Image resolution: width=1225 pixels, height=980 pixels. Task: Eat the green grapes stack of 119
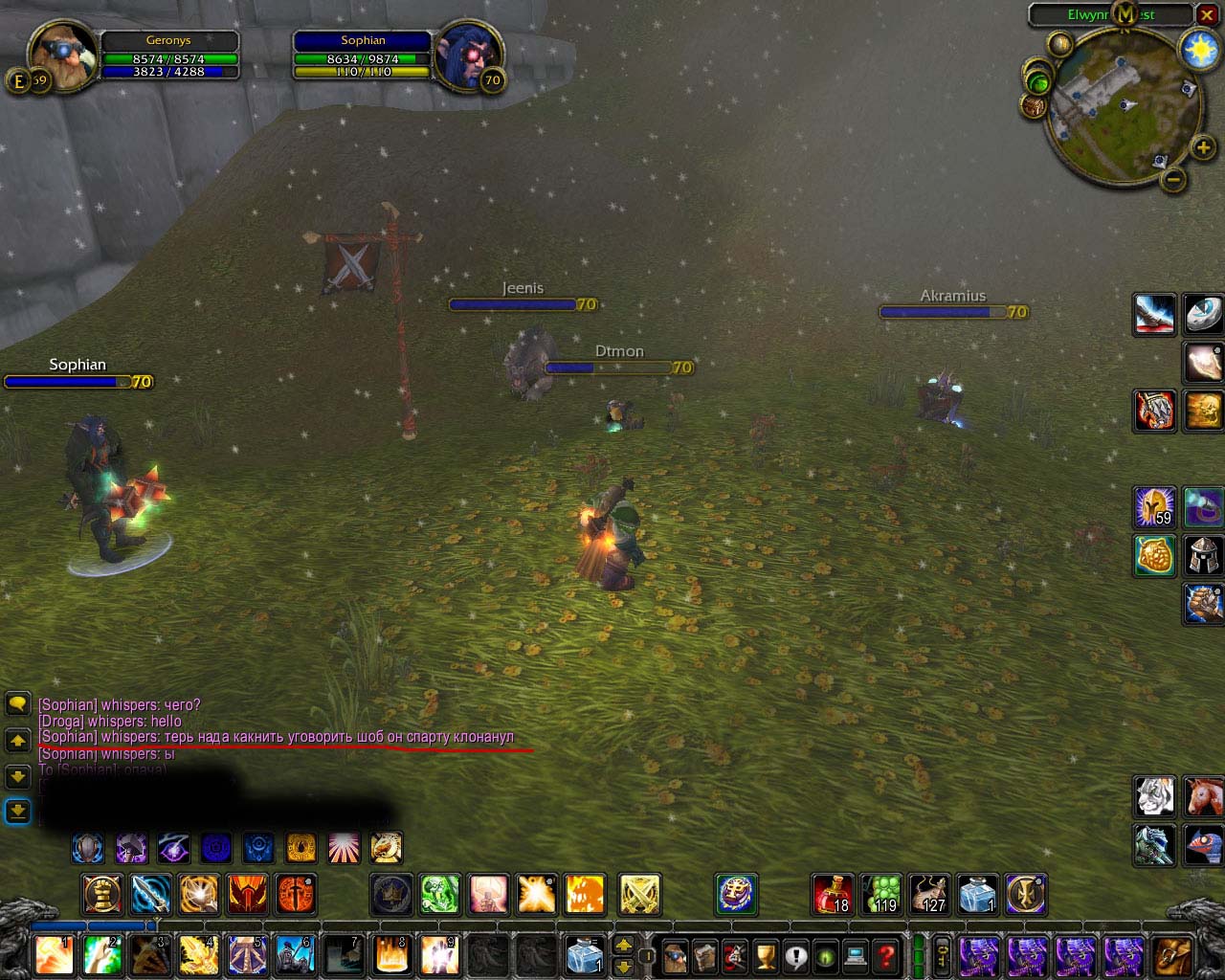tap(881, 895)
